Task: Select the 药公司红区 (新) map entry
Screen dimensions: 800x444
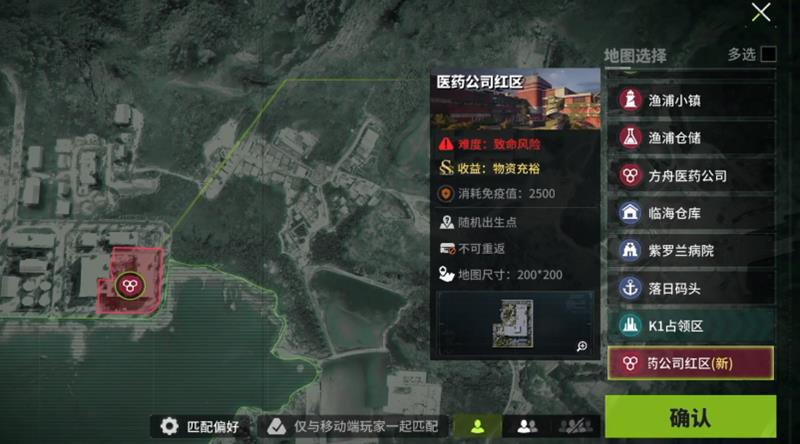Action: [690, 363]
